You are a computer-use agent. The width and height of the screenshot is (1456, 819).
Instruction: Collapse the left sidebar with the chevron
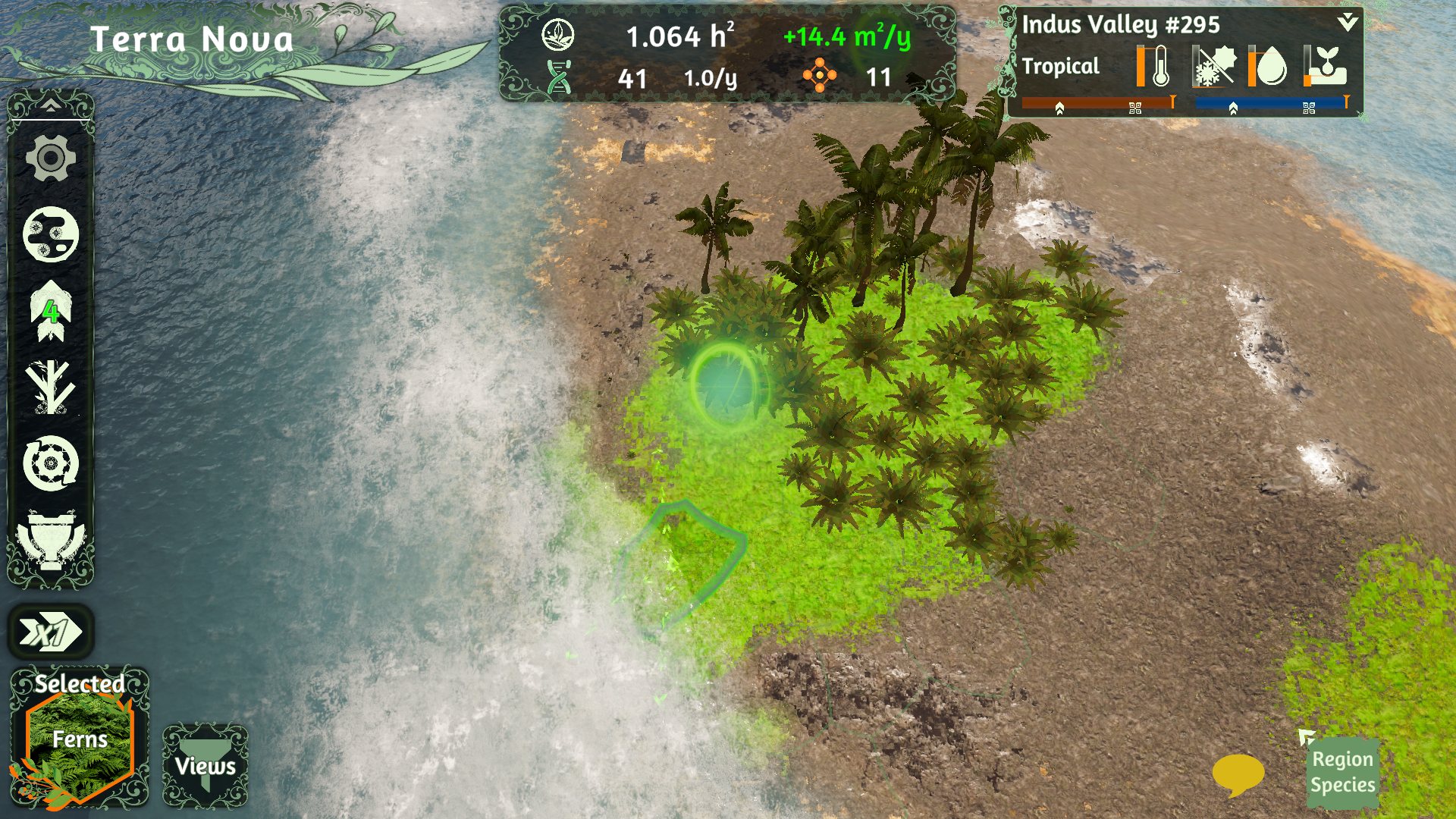tap(51, 105)
